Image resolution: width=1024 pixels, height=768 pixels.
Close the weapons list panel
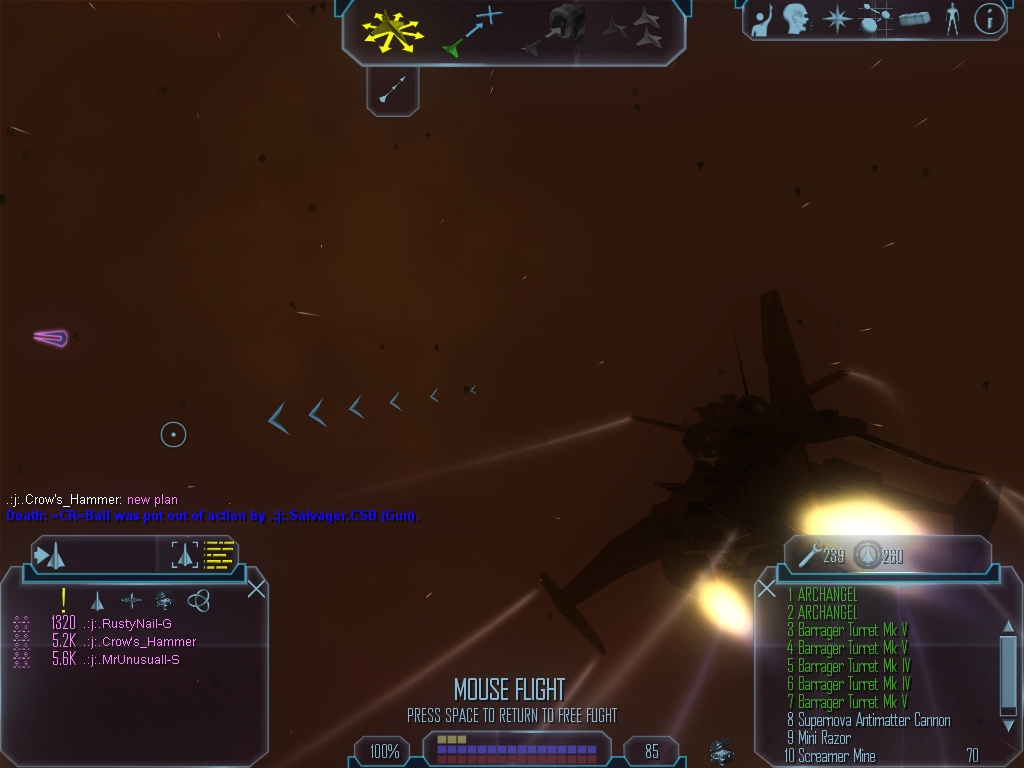pos(767,589)
